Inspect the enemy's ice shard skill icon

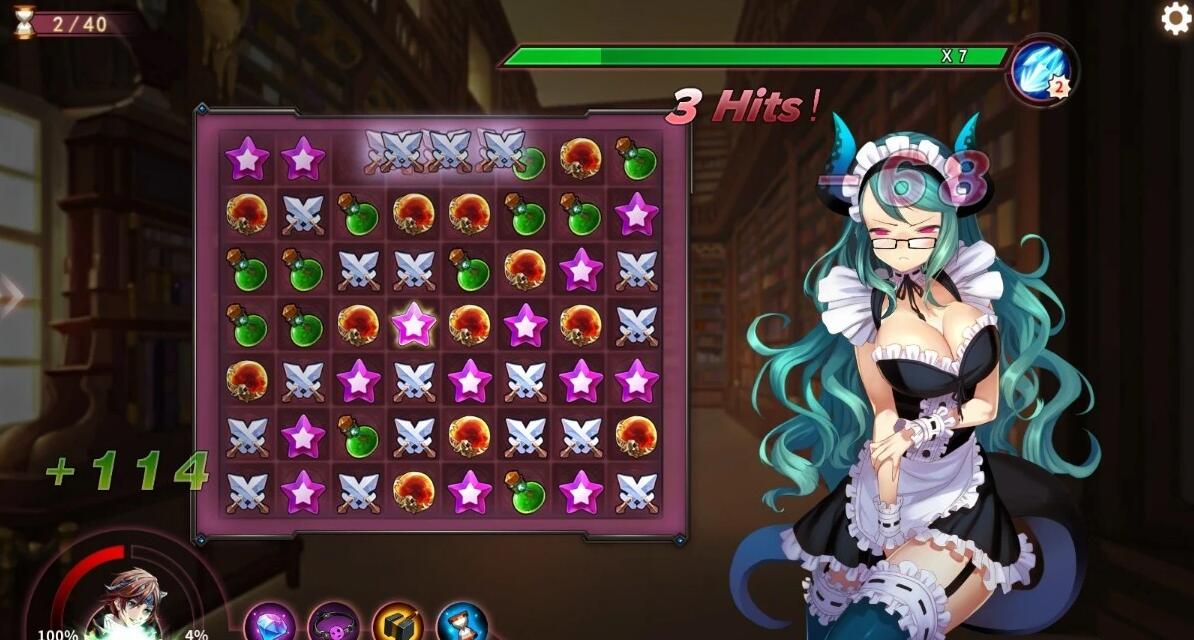[x=1041, y=69]
